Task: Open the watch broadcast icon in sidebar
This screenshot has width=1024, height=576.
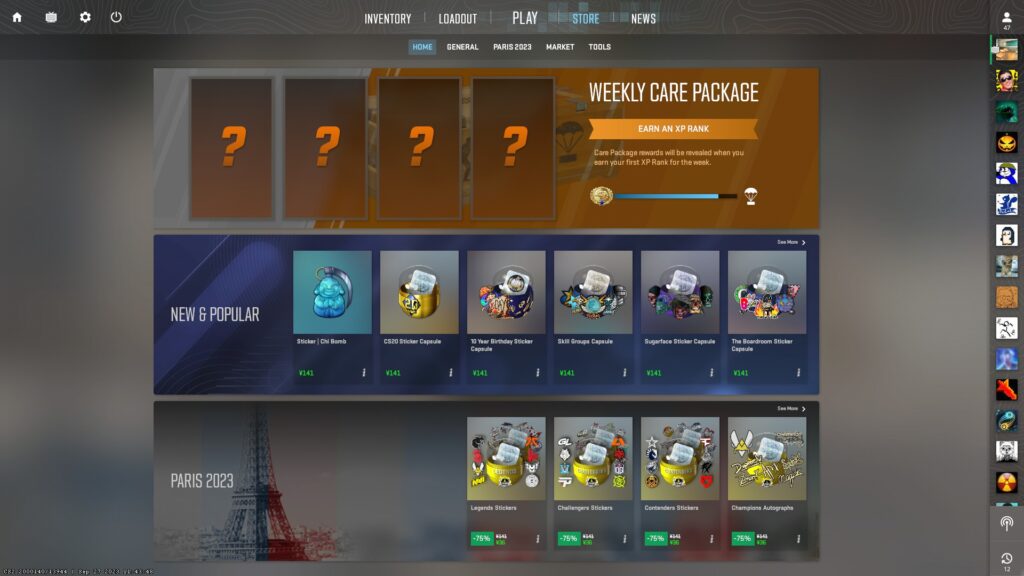Action: coord(1006,523)
